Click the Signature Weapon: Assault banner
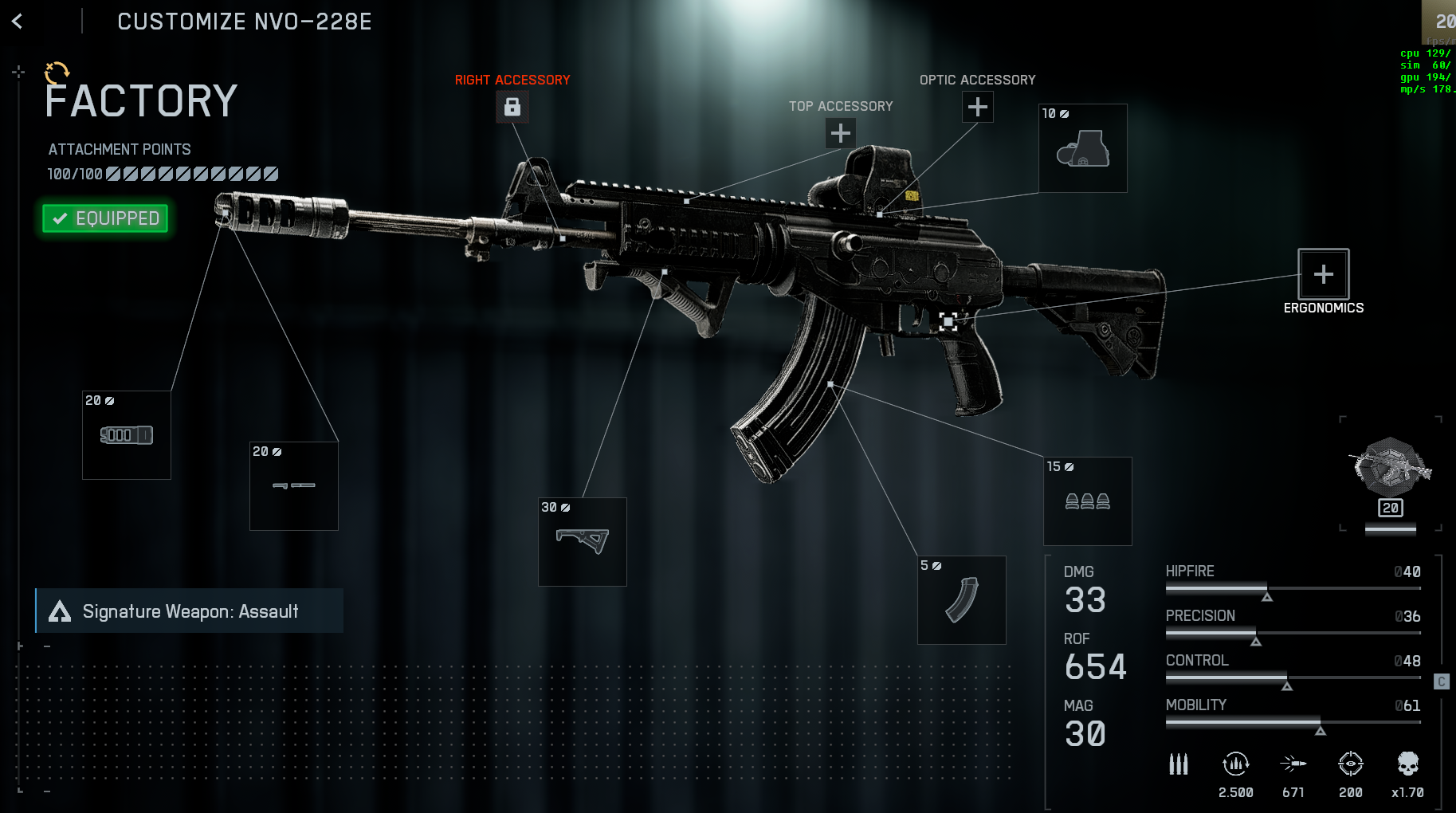1456x813 pixels. (190, 611)
